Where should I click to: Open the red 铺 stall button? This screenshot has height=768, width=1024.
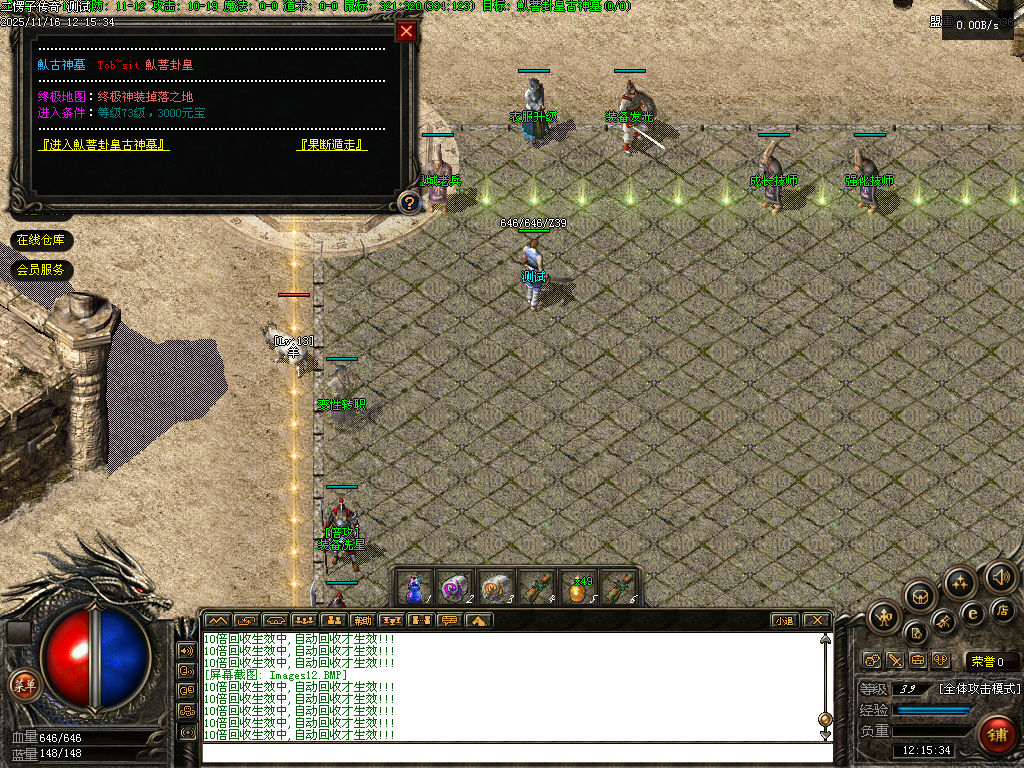[996, 733]
